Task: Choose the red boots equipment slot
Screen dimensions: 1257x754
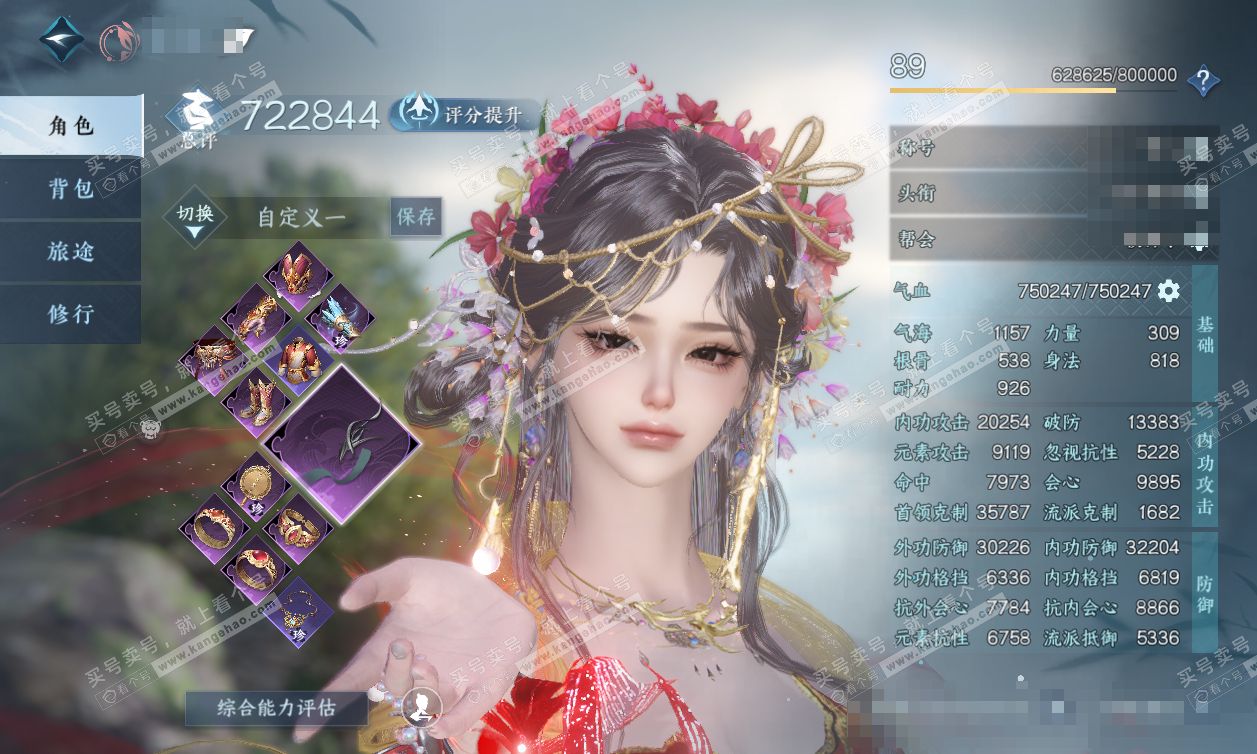Action: (252, 399)
